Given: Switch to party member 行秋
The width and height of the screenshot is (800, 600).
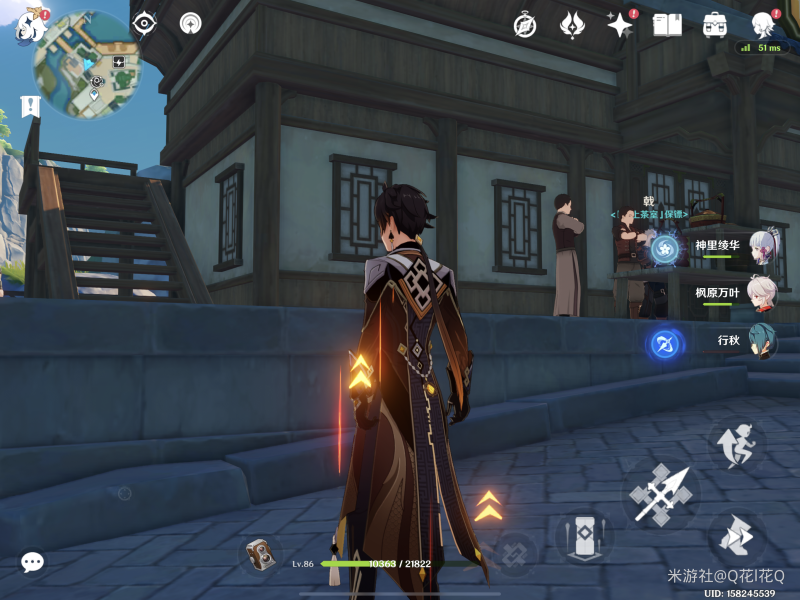Looking at the screenshot, I should (762, 341).
